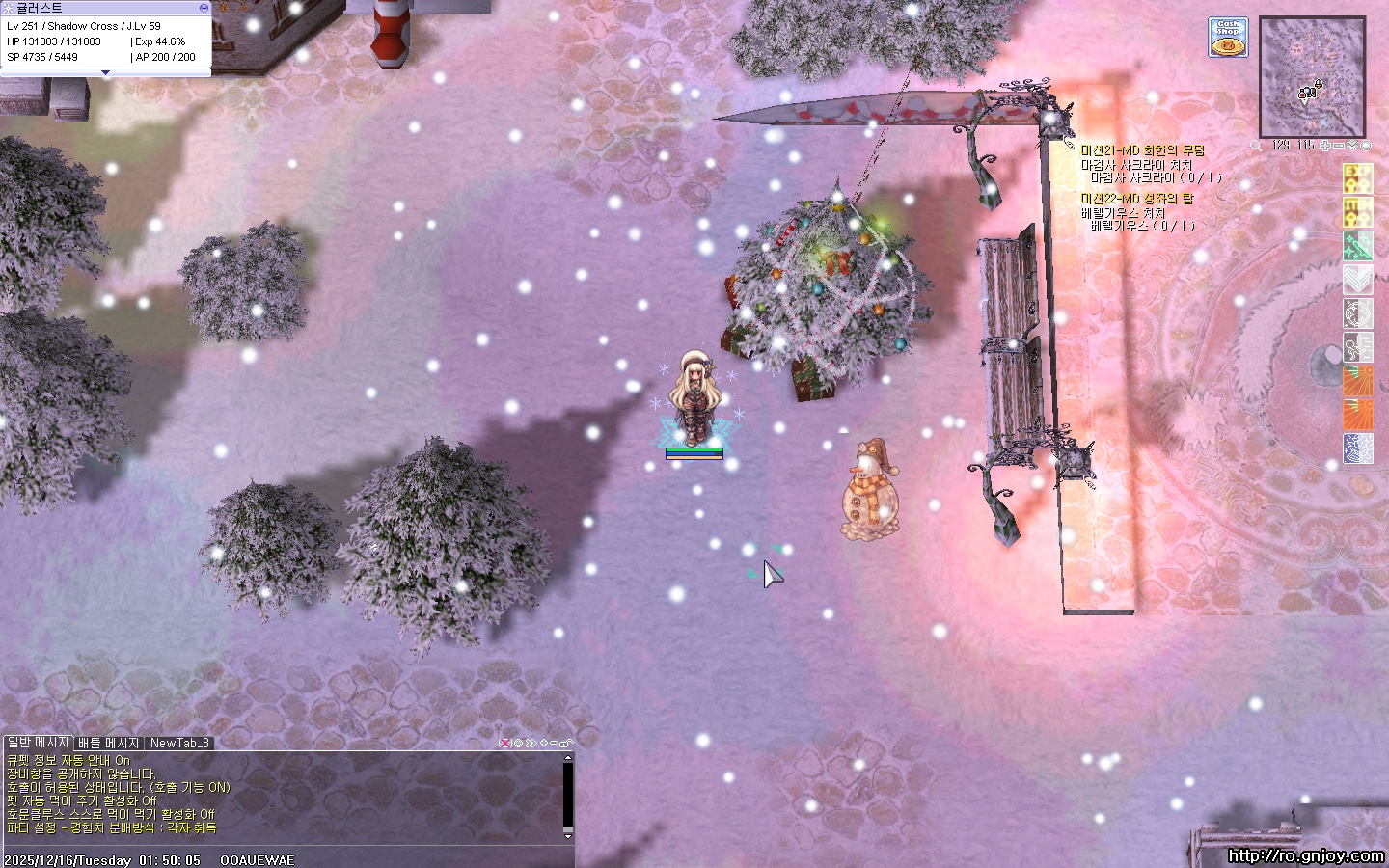Click the crescent moon status icon
Image resolution: width=1389 pixels, height=868 pixels.
[1357, 313]
